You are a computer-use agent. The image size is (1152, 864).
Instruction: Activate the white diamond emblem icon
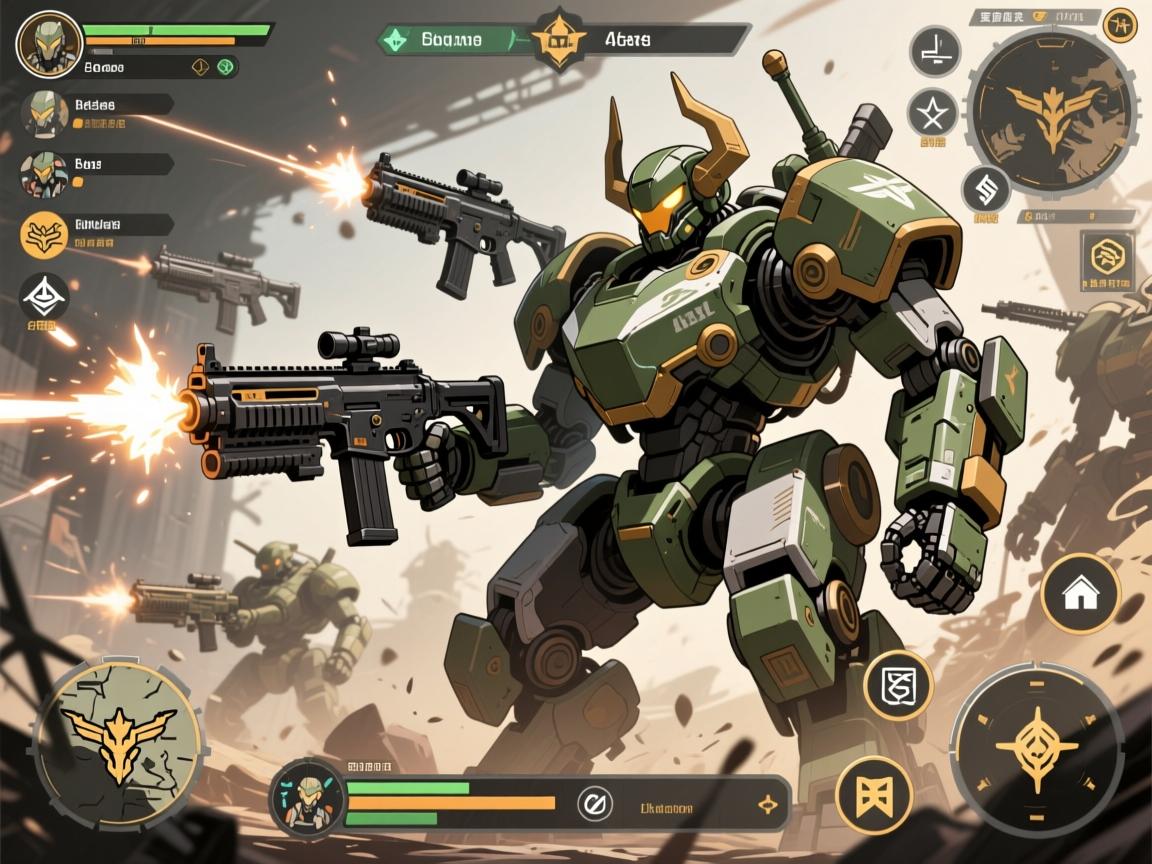44,298
